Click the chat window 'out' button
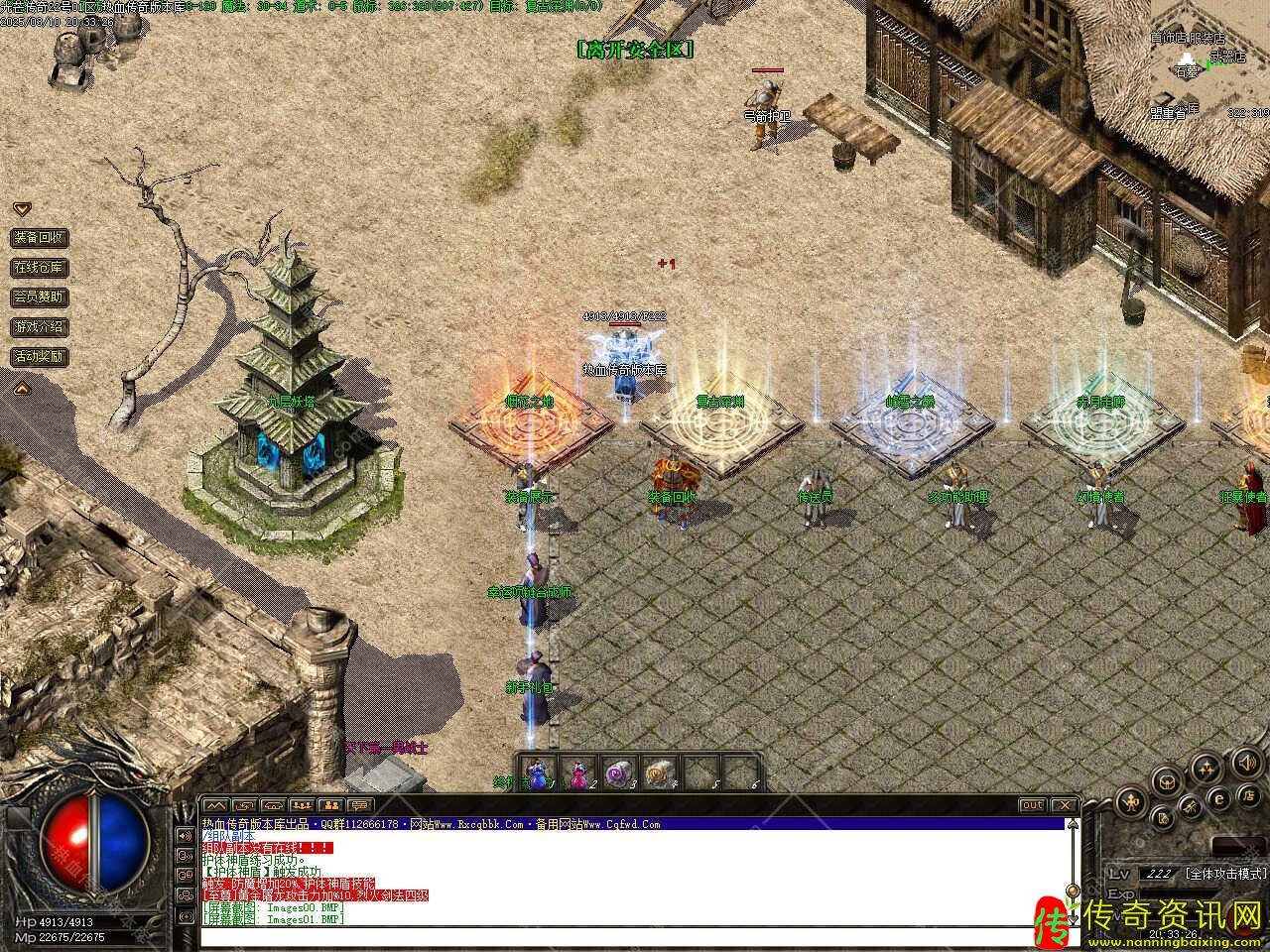The width and height of the screenshot is (1270, 952). pyautogui.click(x=1033, y=805)
